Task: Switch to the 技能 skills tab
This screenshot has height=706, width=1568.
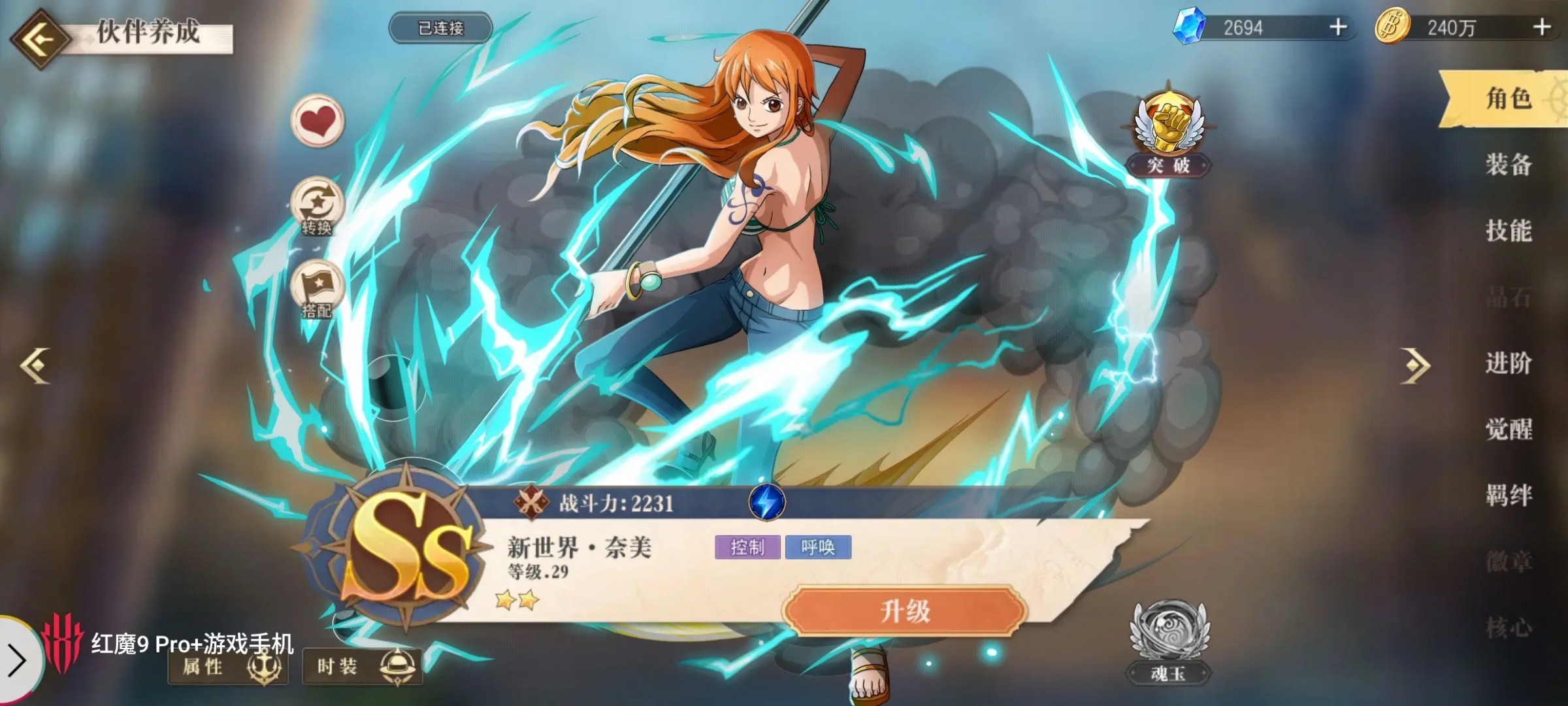Action: (x=1509, y=231)
